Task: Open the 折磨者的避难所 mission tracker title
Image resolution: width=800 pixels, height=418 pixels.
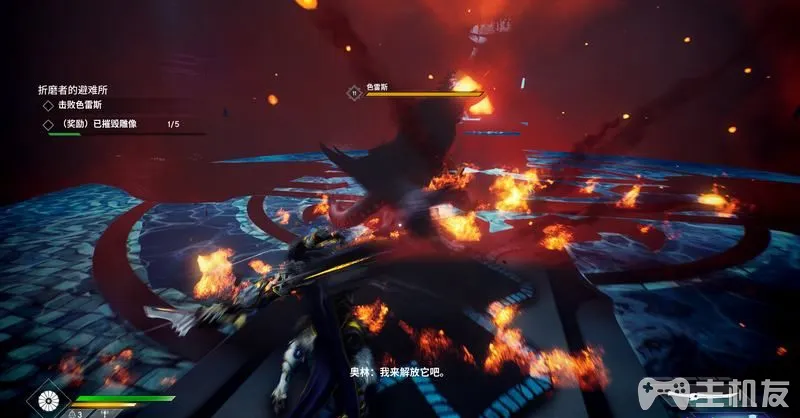Action: (72, 89)
